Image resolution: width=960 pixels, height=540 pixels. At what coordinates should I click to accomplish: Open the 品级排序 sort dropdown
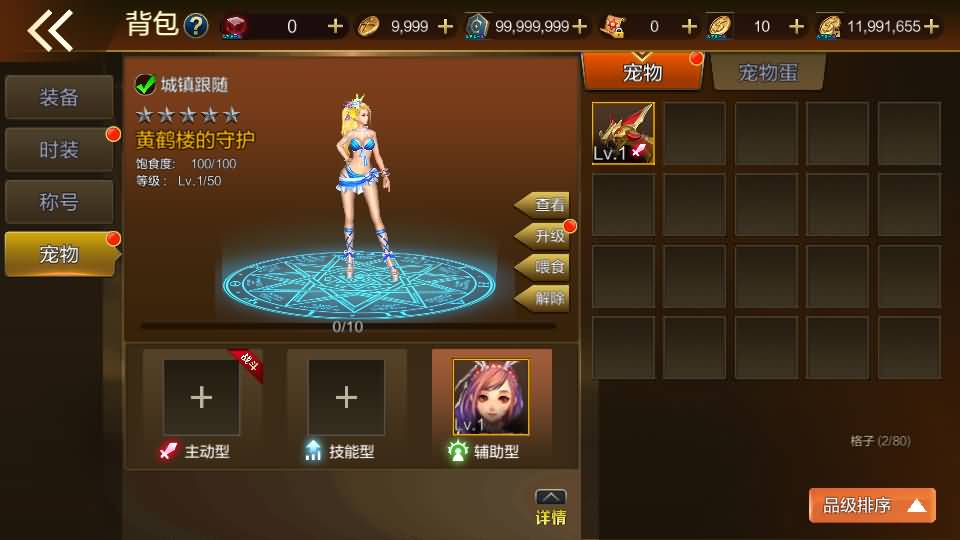tap(872, 506)
